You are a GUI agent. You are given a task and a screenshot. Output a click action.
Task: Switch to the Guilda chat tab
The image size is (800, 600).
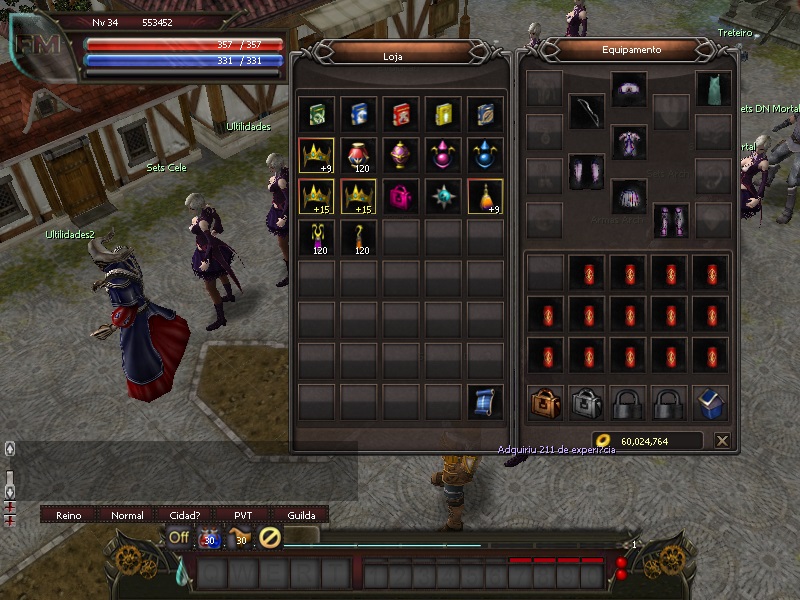[301, 515]
